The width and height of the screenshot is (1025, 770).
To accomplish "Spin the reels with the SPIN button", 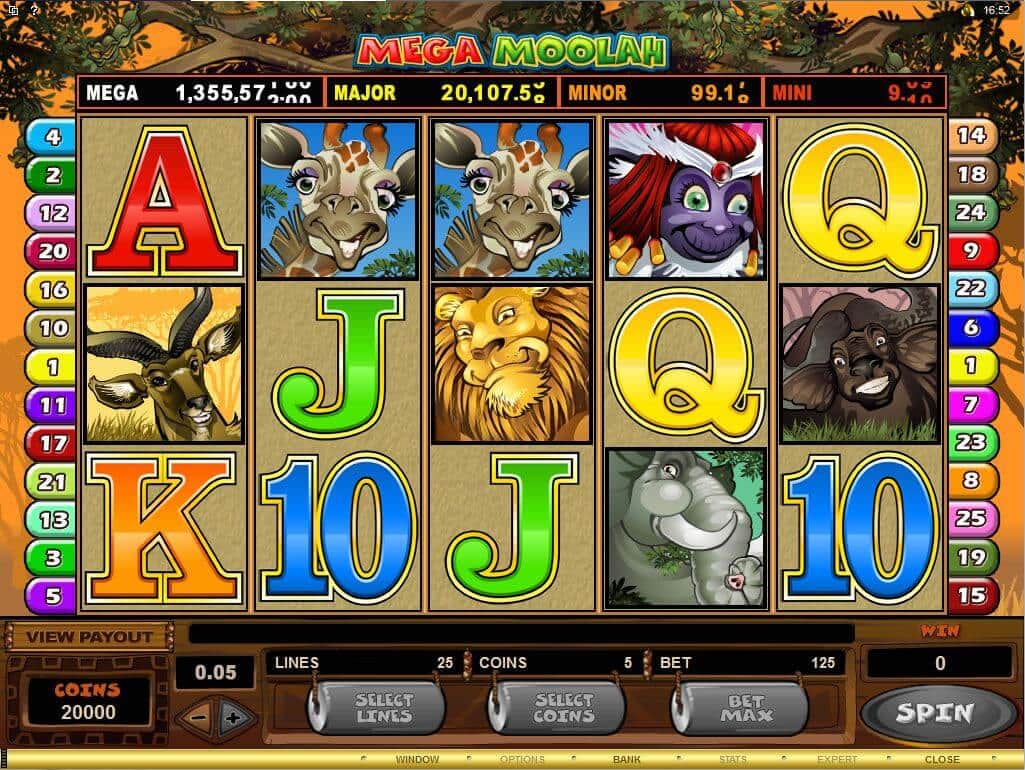I will pos(932,713).
